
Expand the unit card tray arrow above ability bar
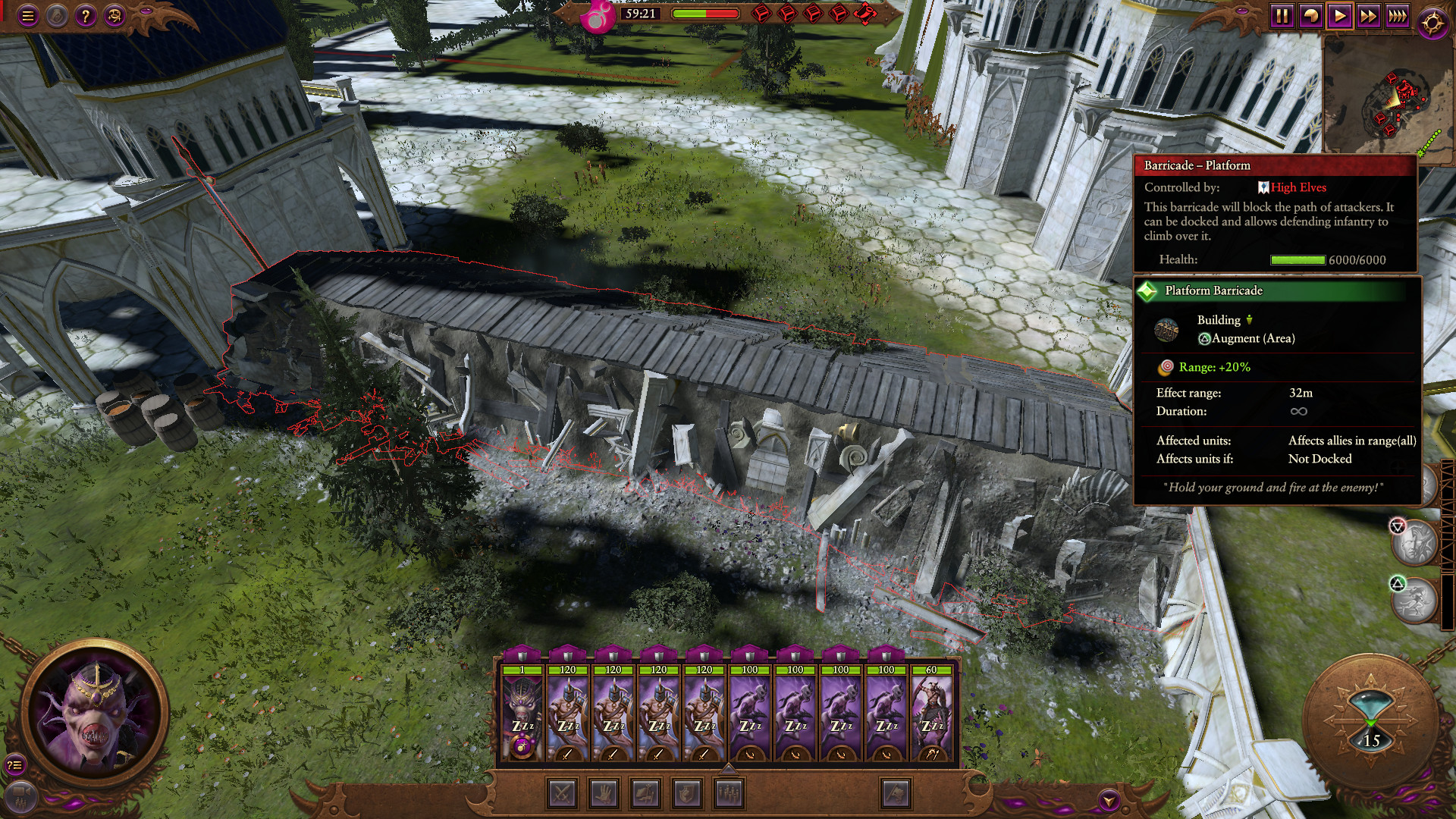728,769
